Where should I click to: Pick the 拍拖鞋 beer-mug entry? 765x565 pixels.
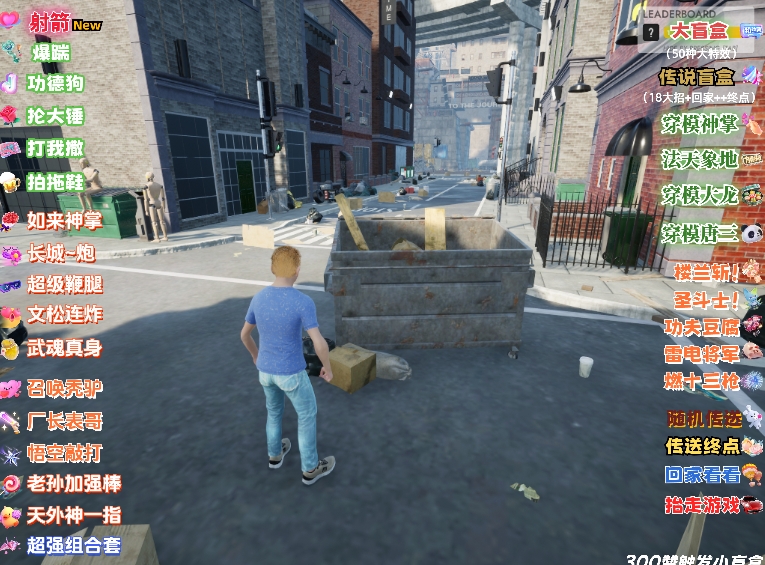point(56,182)
